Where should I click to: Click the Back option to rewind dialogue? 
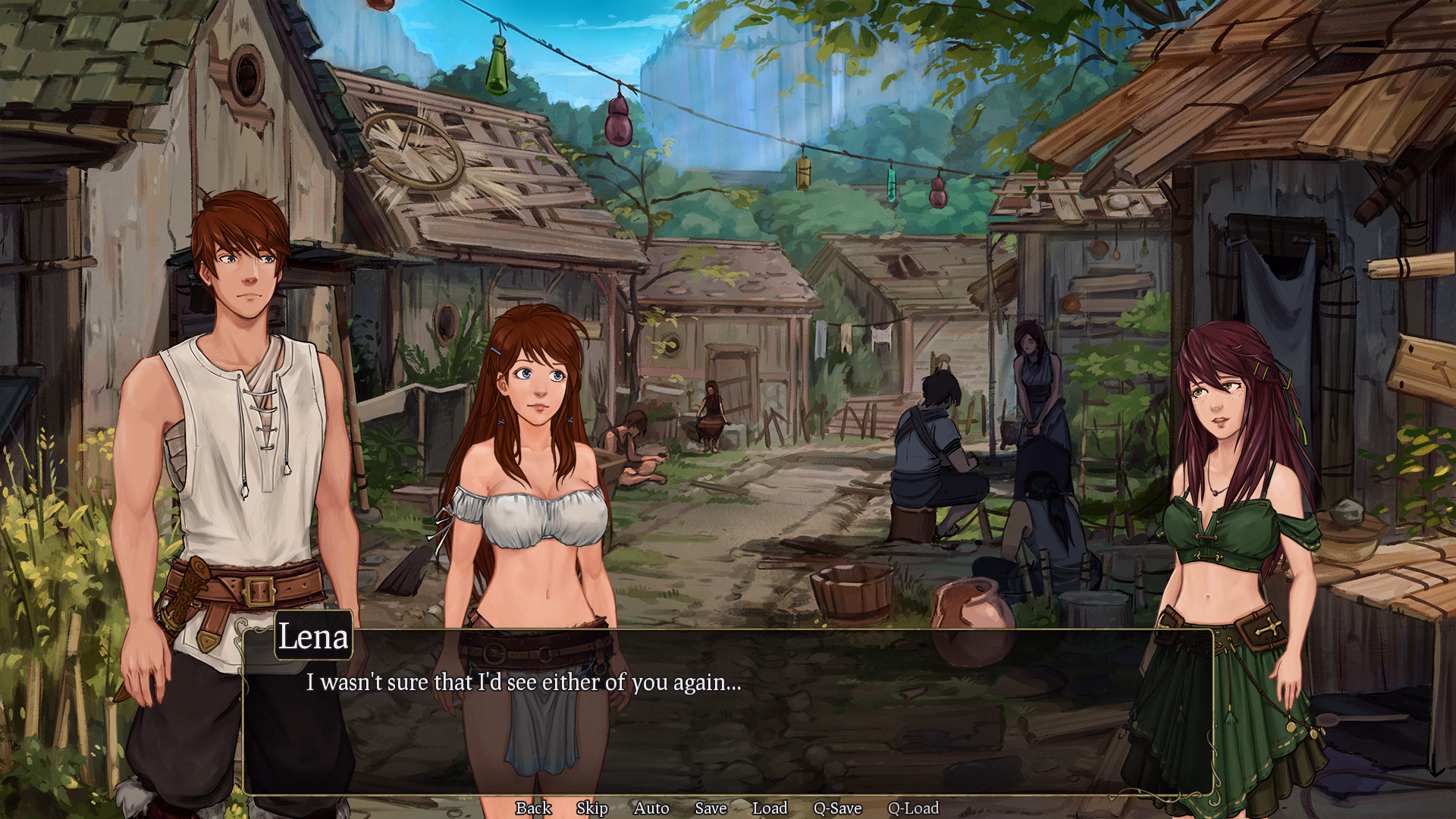[x=533, y=808]
